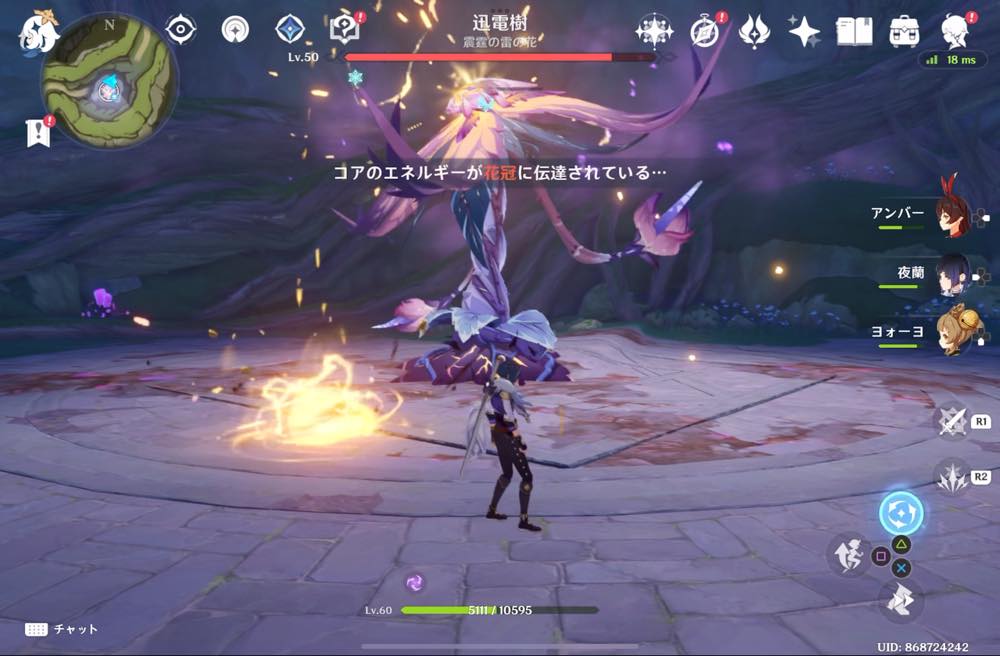Viewport: 1000px width, 656px height.
Task: Open the co-op four-star cluster icon
Action: [x=653, y=31]
